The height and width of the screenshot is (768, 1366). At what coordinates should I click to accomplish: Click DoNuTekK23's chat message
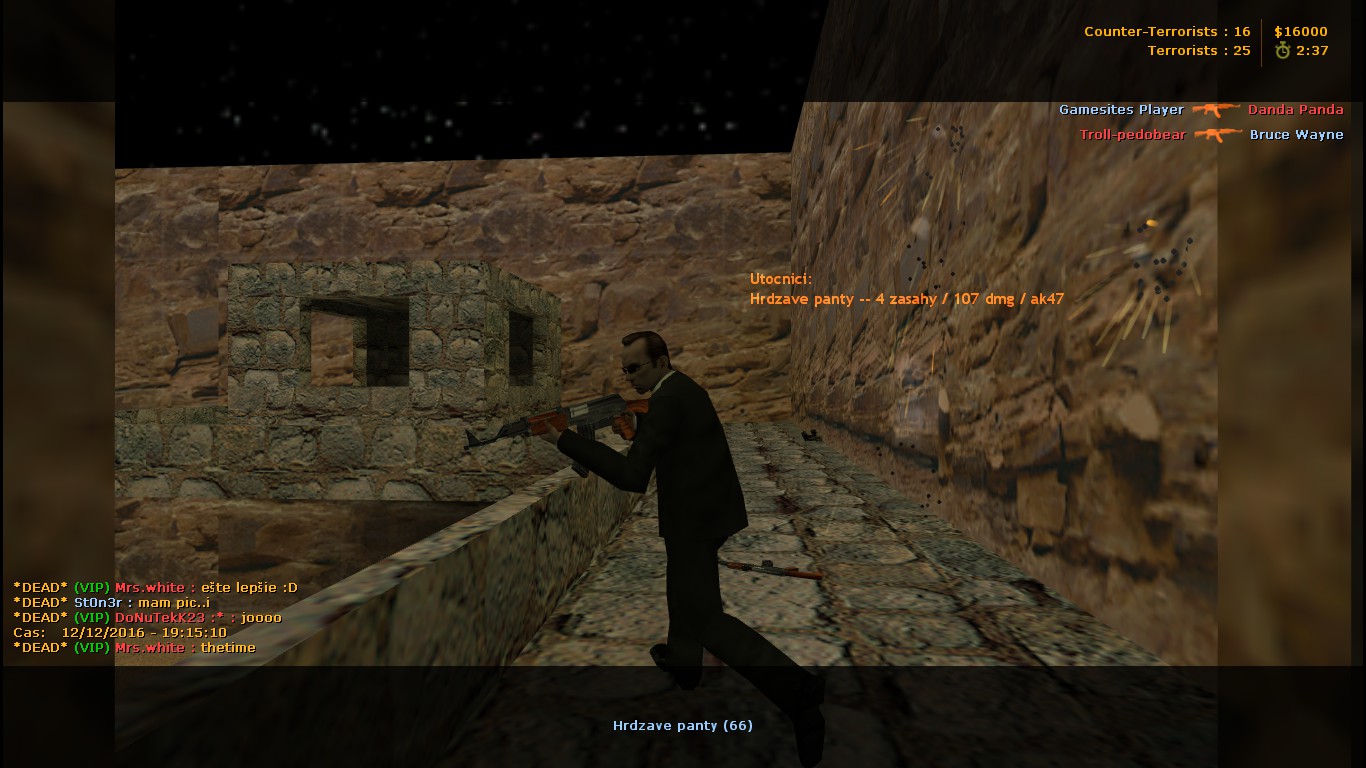click(147, 617)
